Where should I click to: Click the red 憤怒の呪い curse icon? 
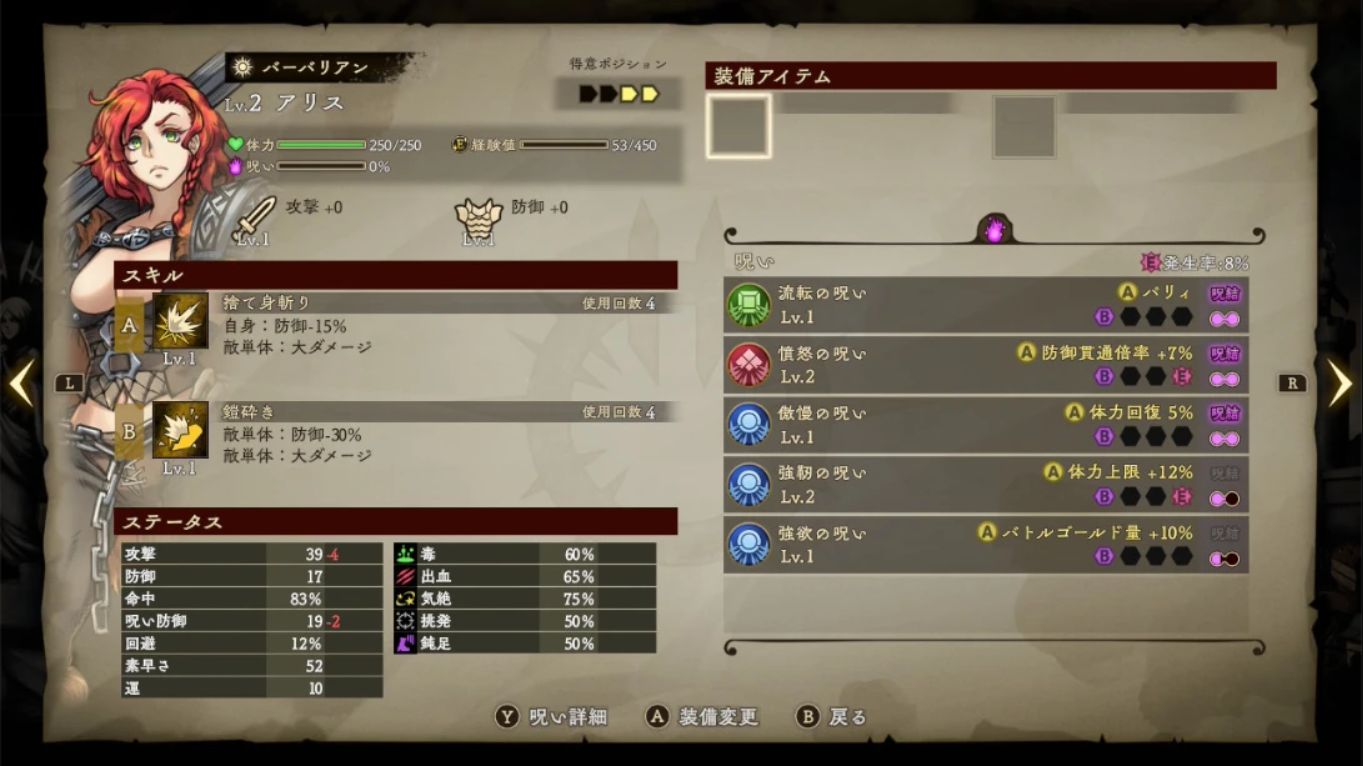(x=747, y=364)
